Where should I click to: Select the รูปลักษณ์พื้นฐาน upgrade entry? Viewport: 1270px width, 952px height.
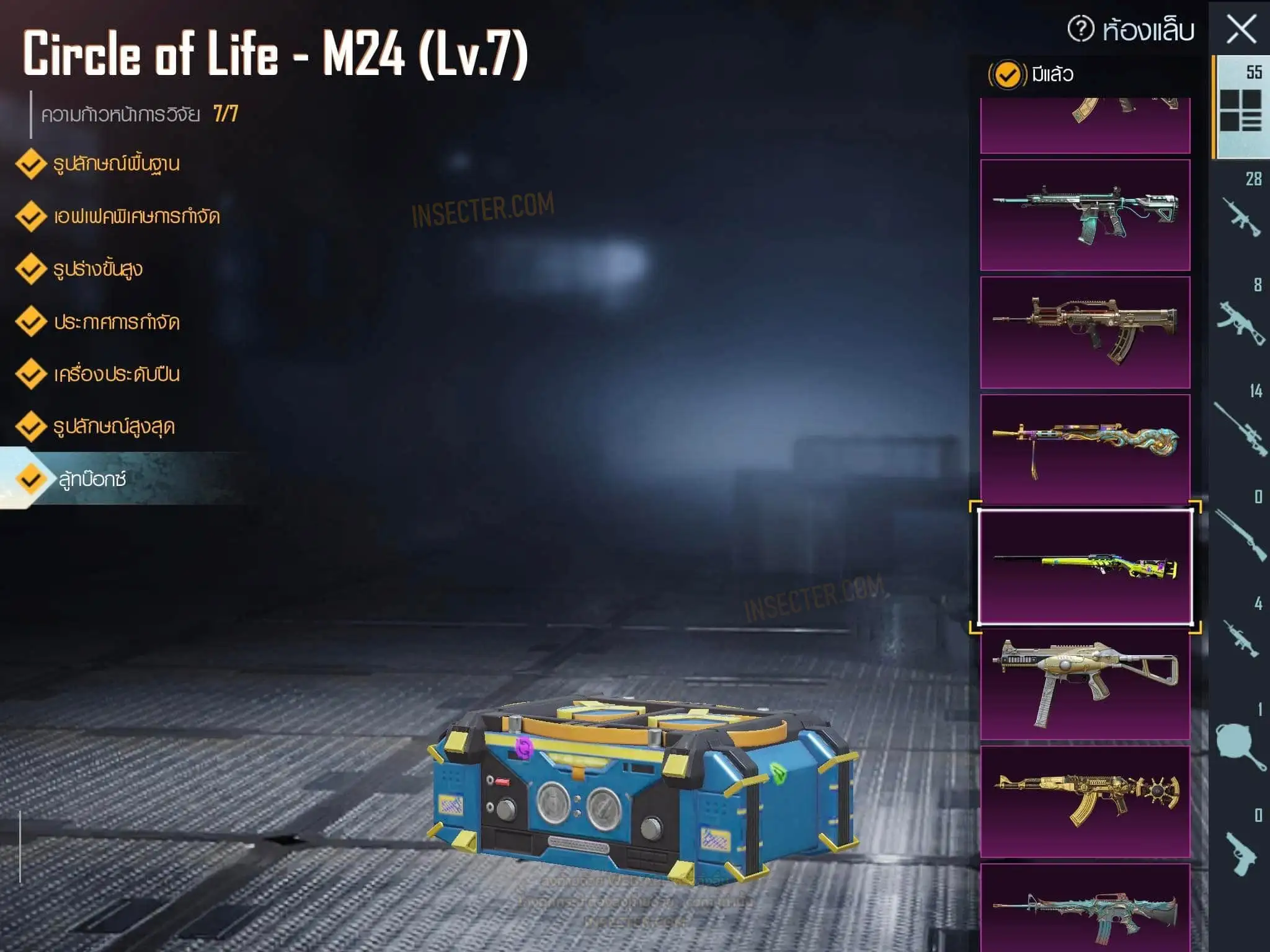(115, 164)
